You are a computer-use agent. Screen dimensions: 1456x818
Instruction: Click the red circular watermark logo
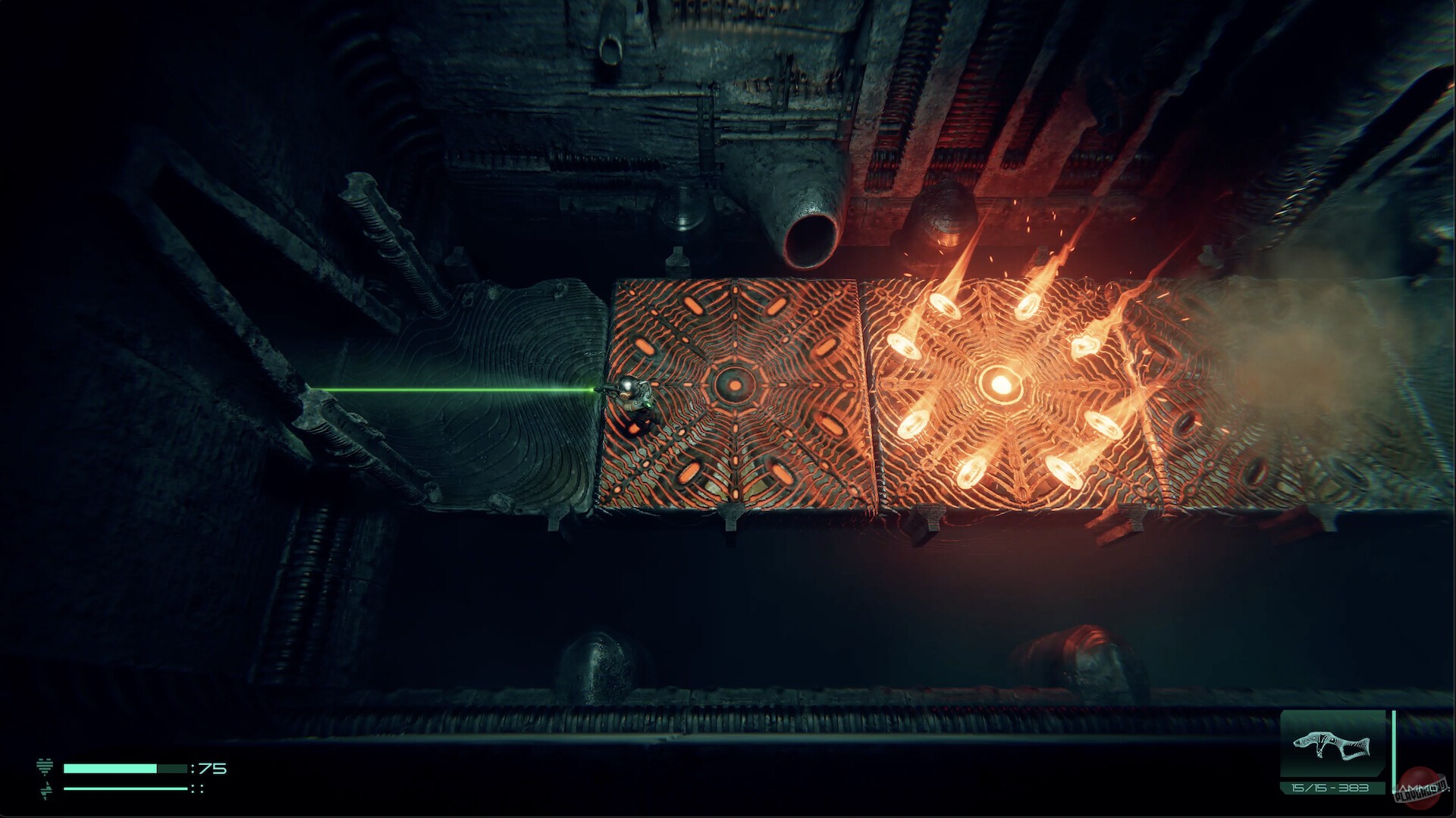[1420, 788]
